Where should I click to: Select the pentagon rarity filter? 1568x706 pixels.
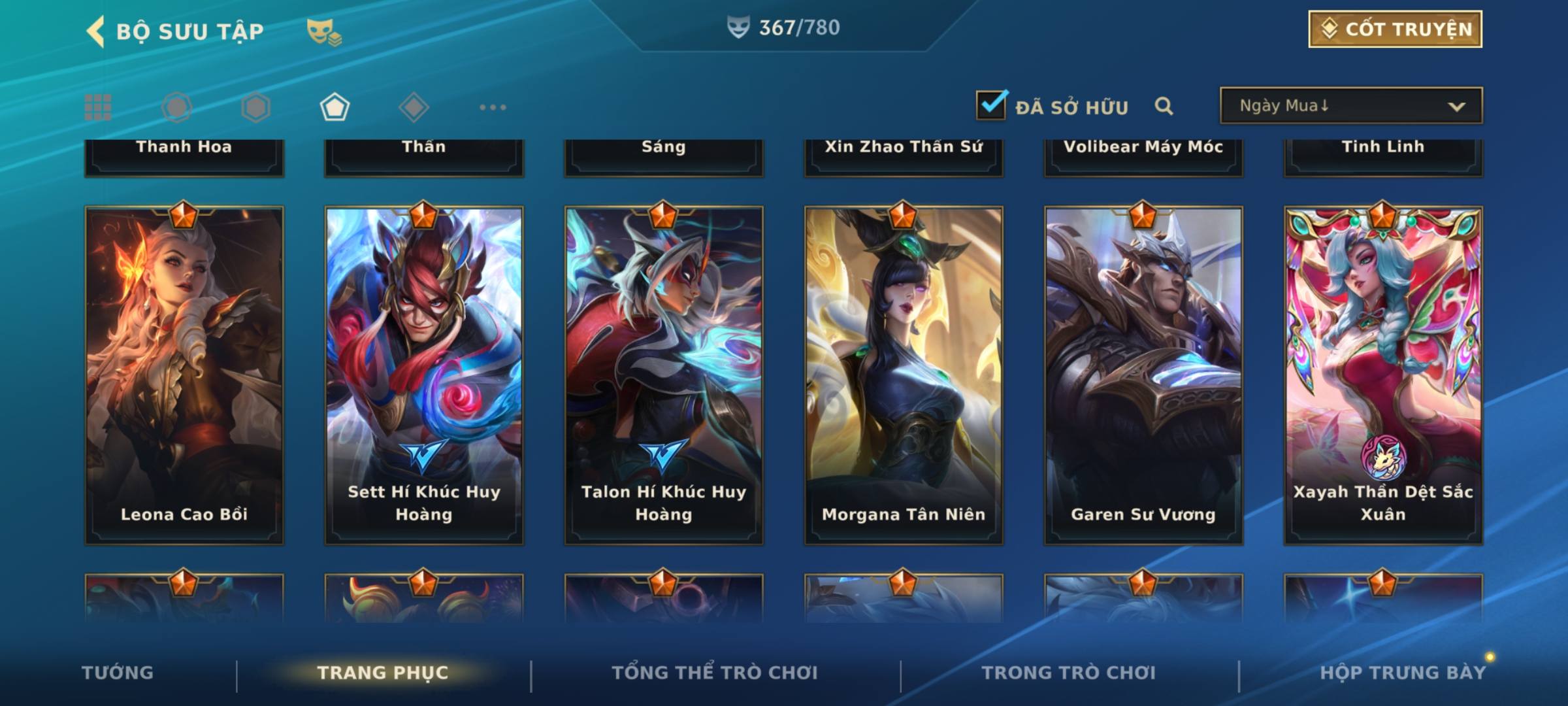[335, 107]
